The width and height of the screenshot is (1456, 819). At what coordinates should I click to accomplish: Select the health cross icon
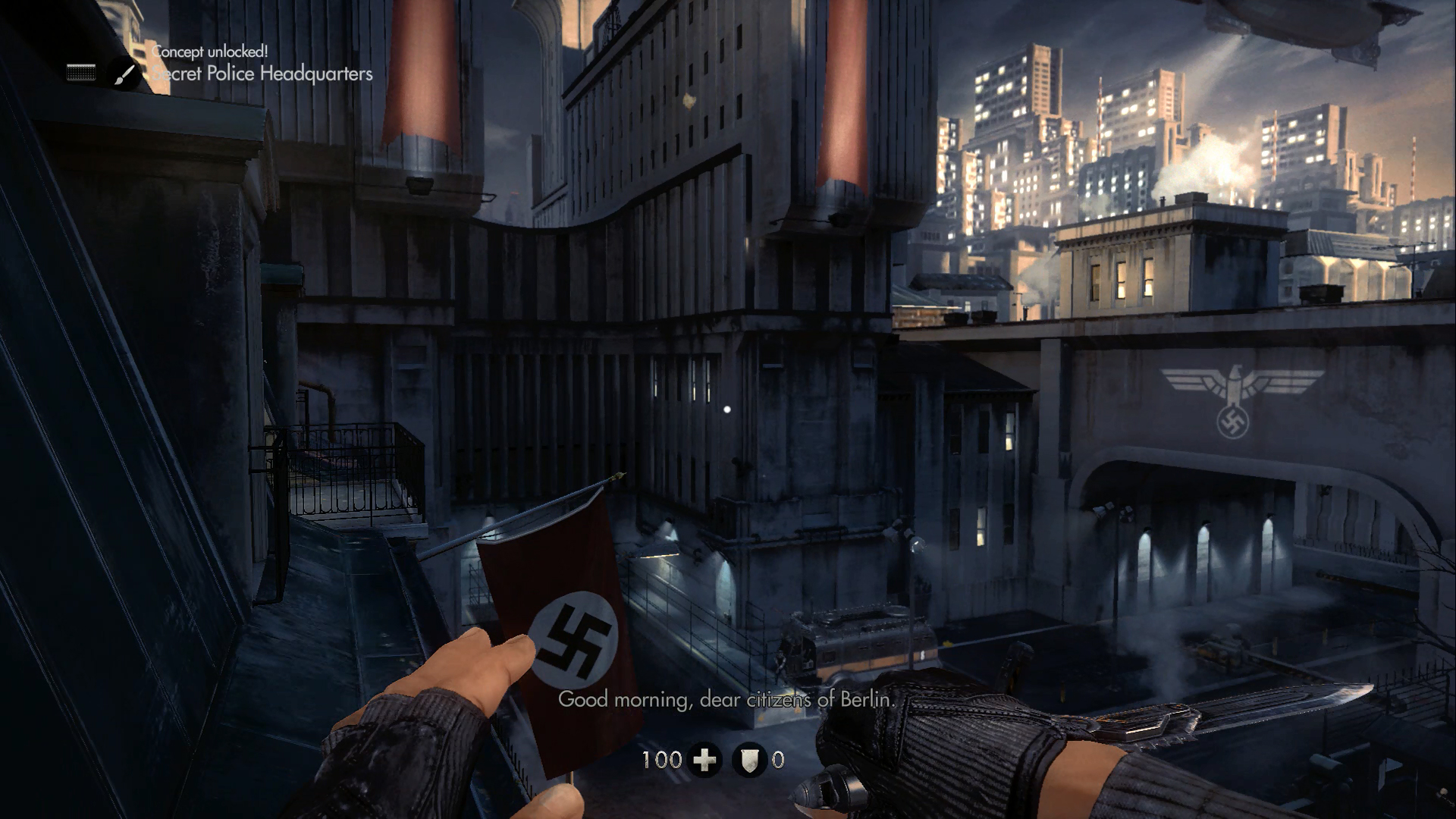[x=705, y=759]
